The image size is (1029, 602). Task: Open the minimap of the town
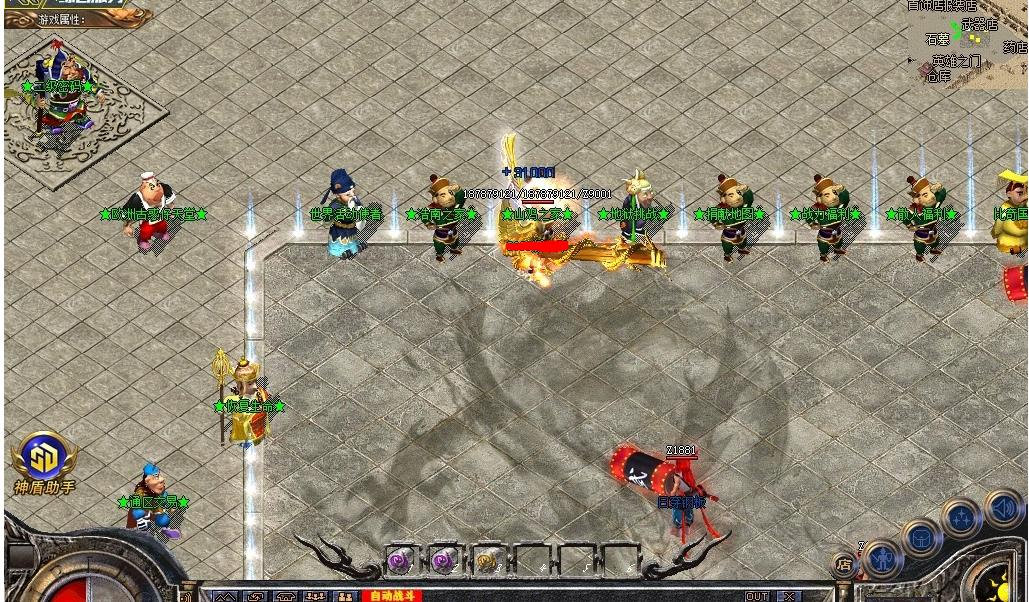point(967,43)
